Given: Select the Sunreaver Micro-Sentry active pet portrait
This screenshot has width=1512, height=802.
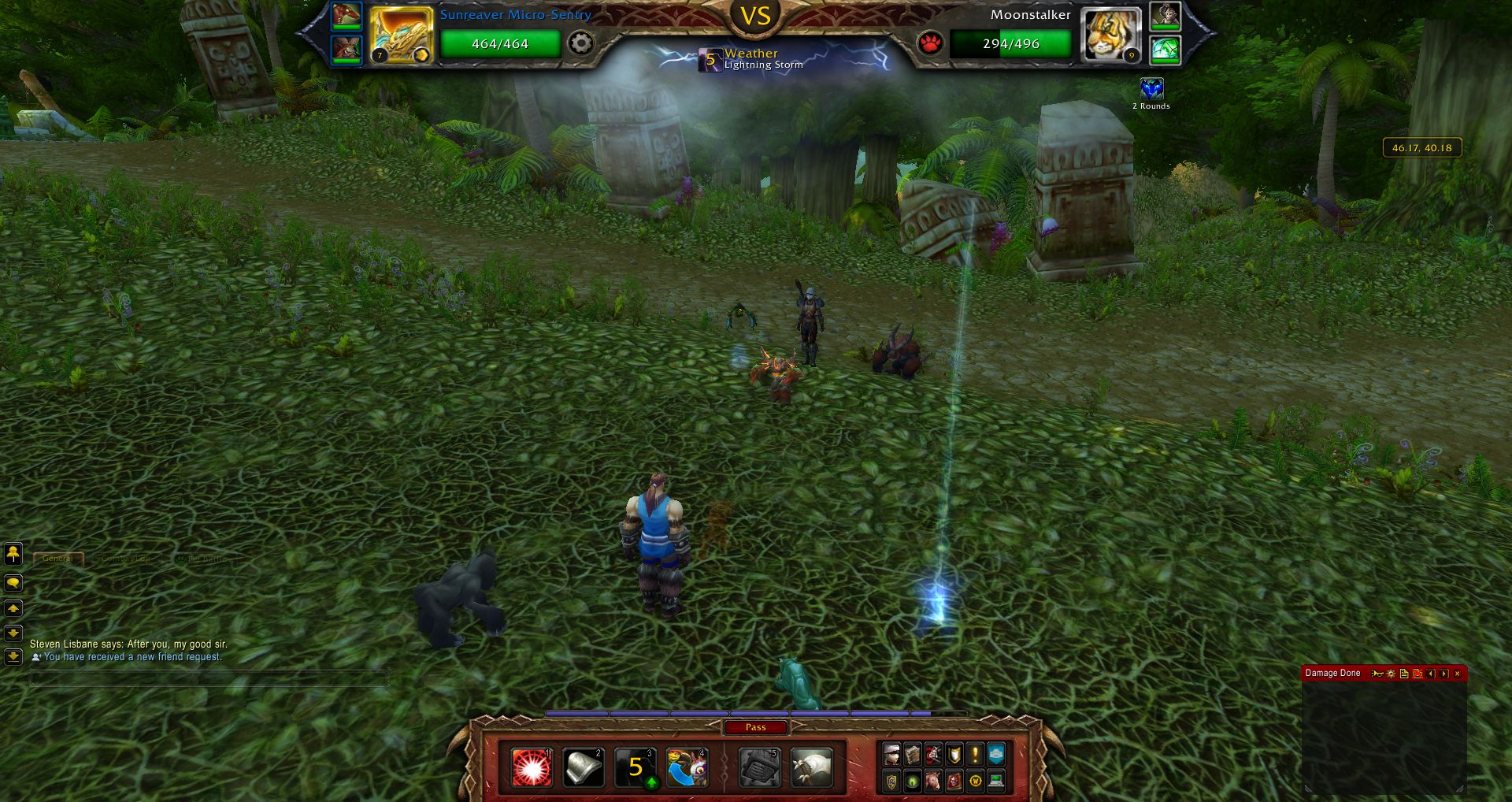Looking at the screenshot, I should coord(401,35).
